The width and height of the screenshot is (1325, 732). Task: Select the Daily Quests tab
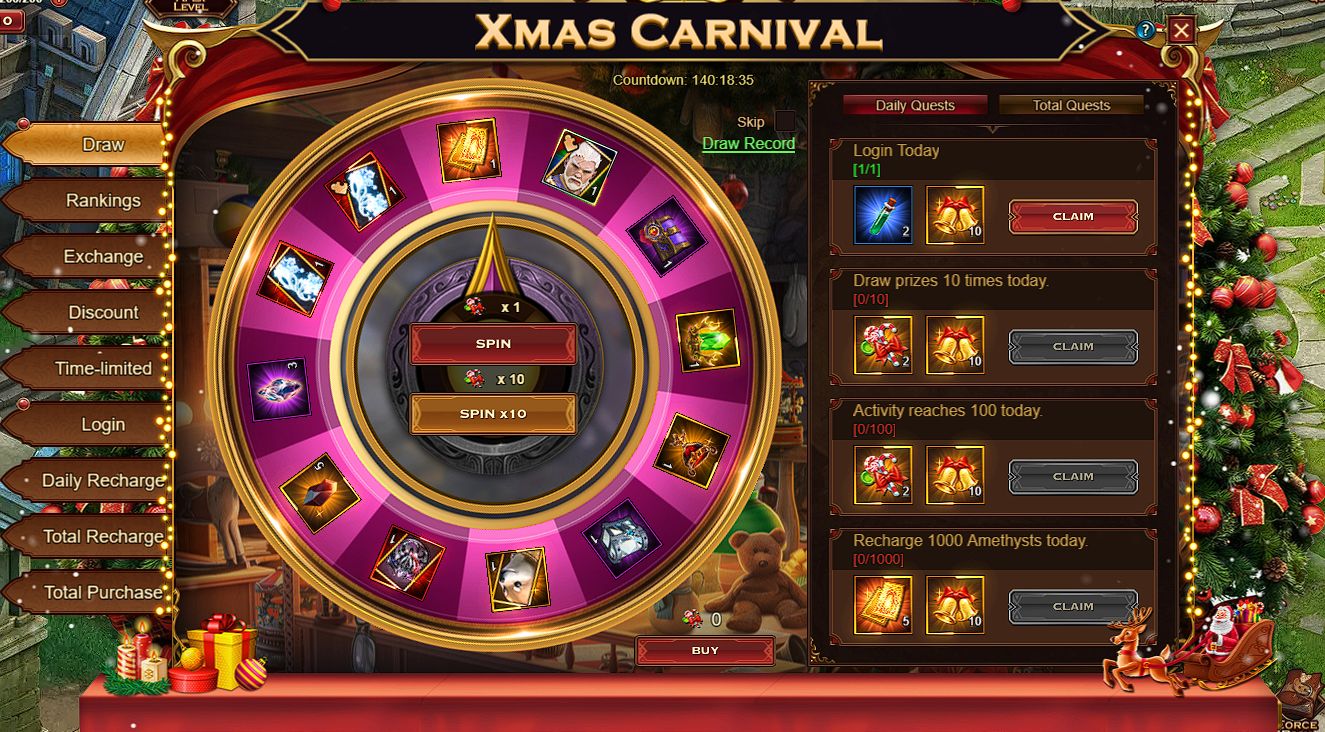(915, 105)
